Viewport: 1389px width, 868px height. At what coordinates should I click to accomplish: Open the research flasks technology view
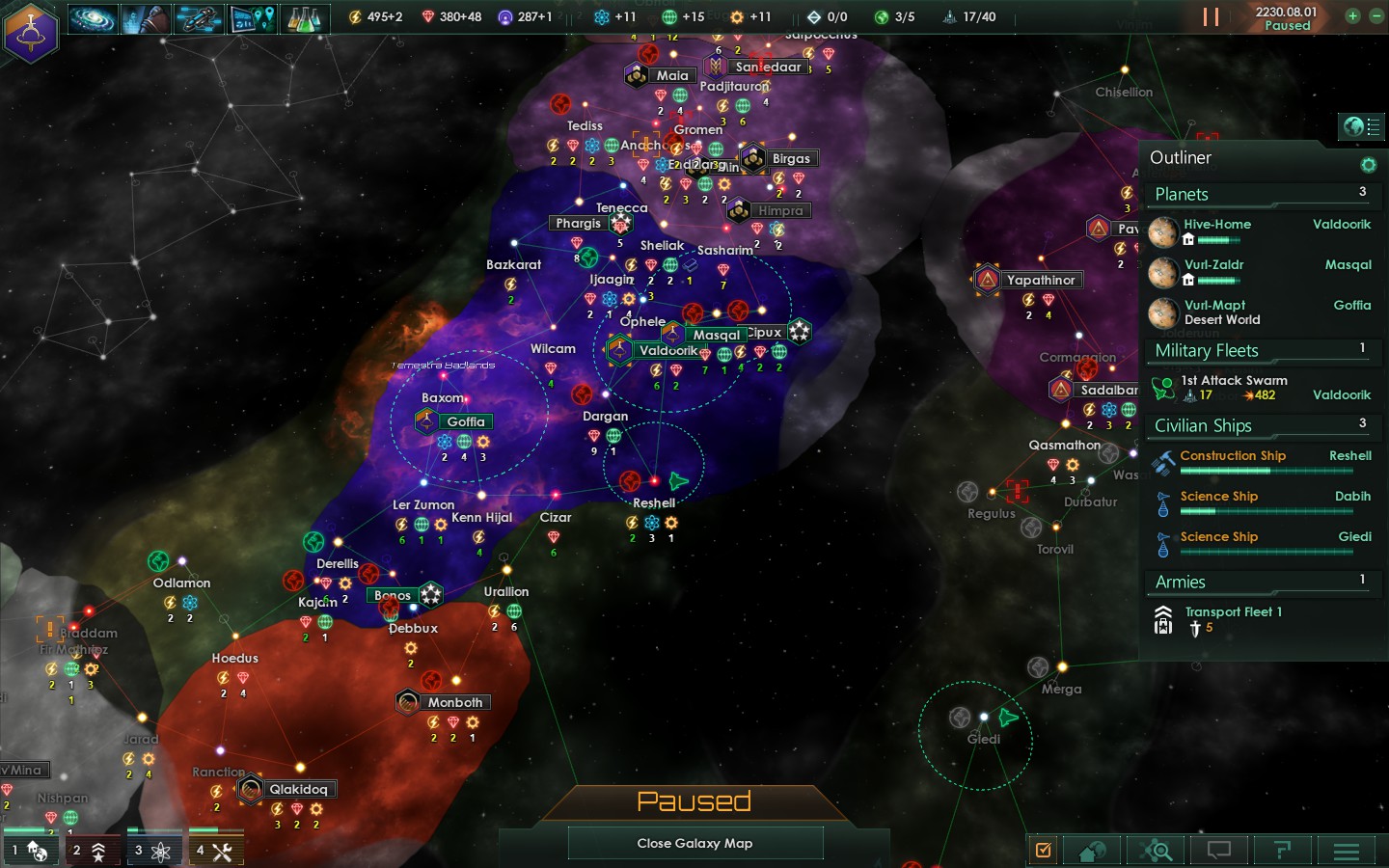[304, 18]
